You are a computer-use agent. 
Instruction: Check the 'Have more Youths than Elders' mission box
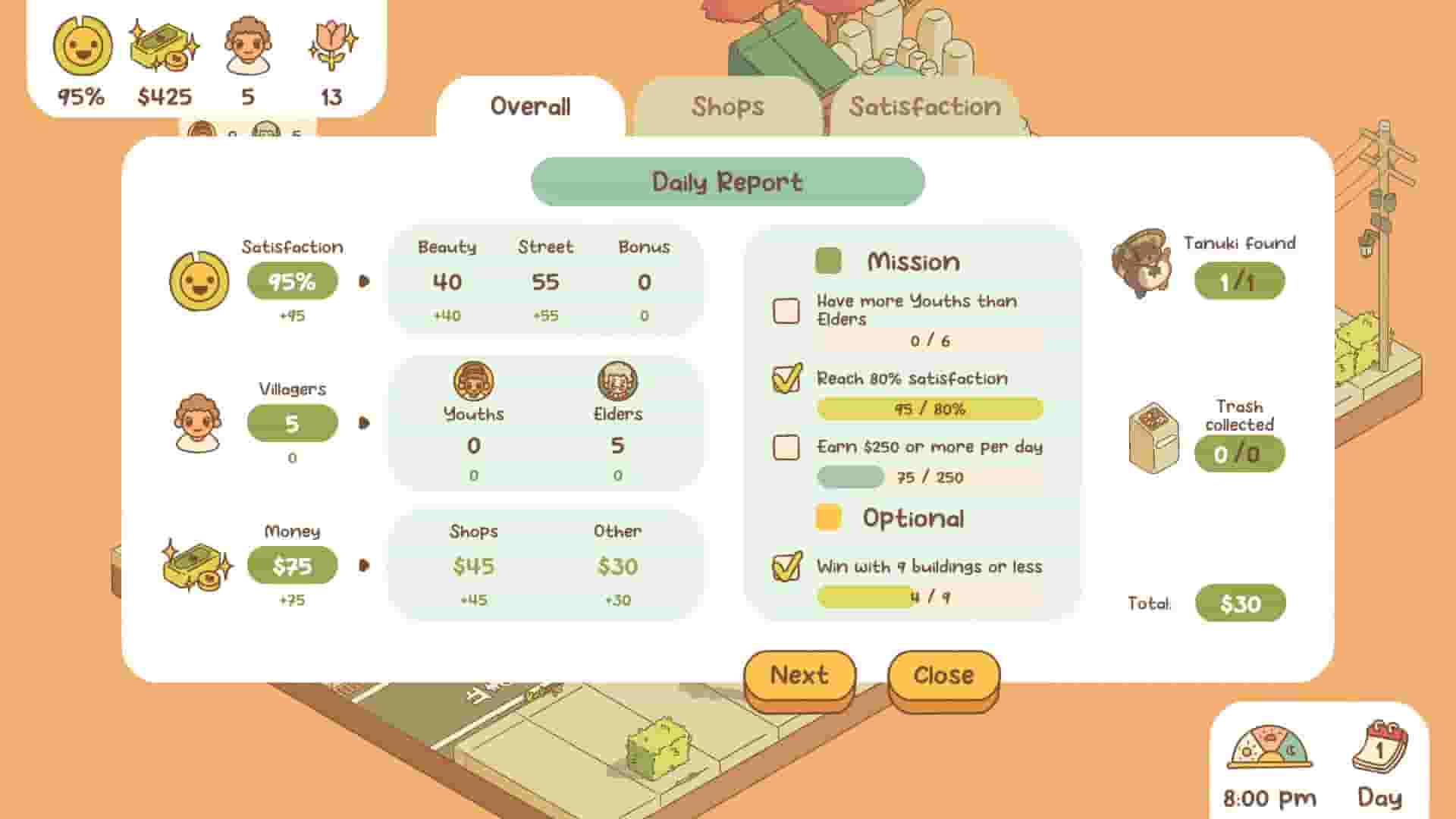[786, 311]
